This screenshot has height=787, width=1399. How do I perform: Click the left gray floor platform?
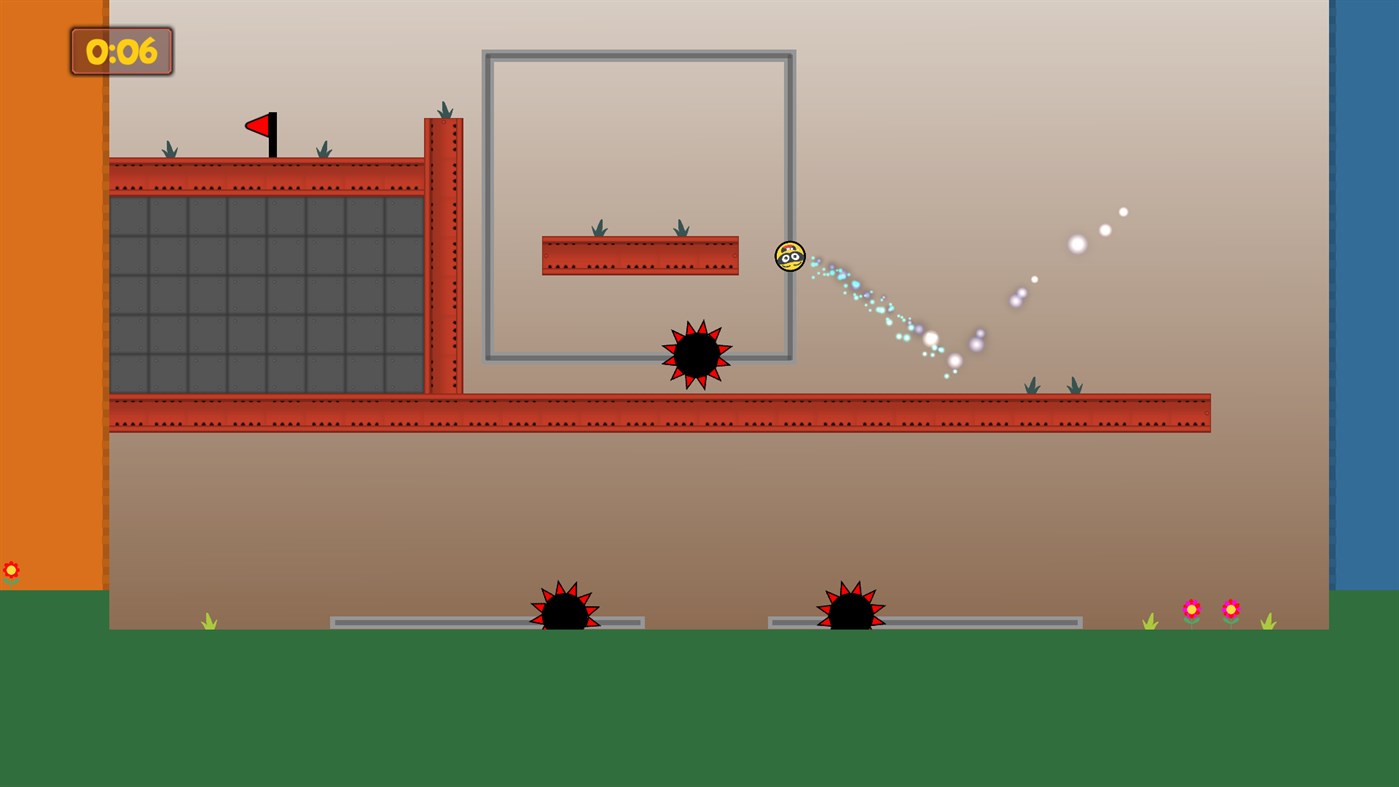pyautogui.click(x=430, y=622)
